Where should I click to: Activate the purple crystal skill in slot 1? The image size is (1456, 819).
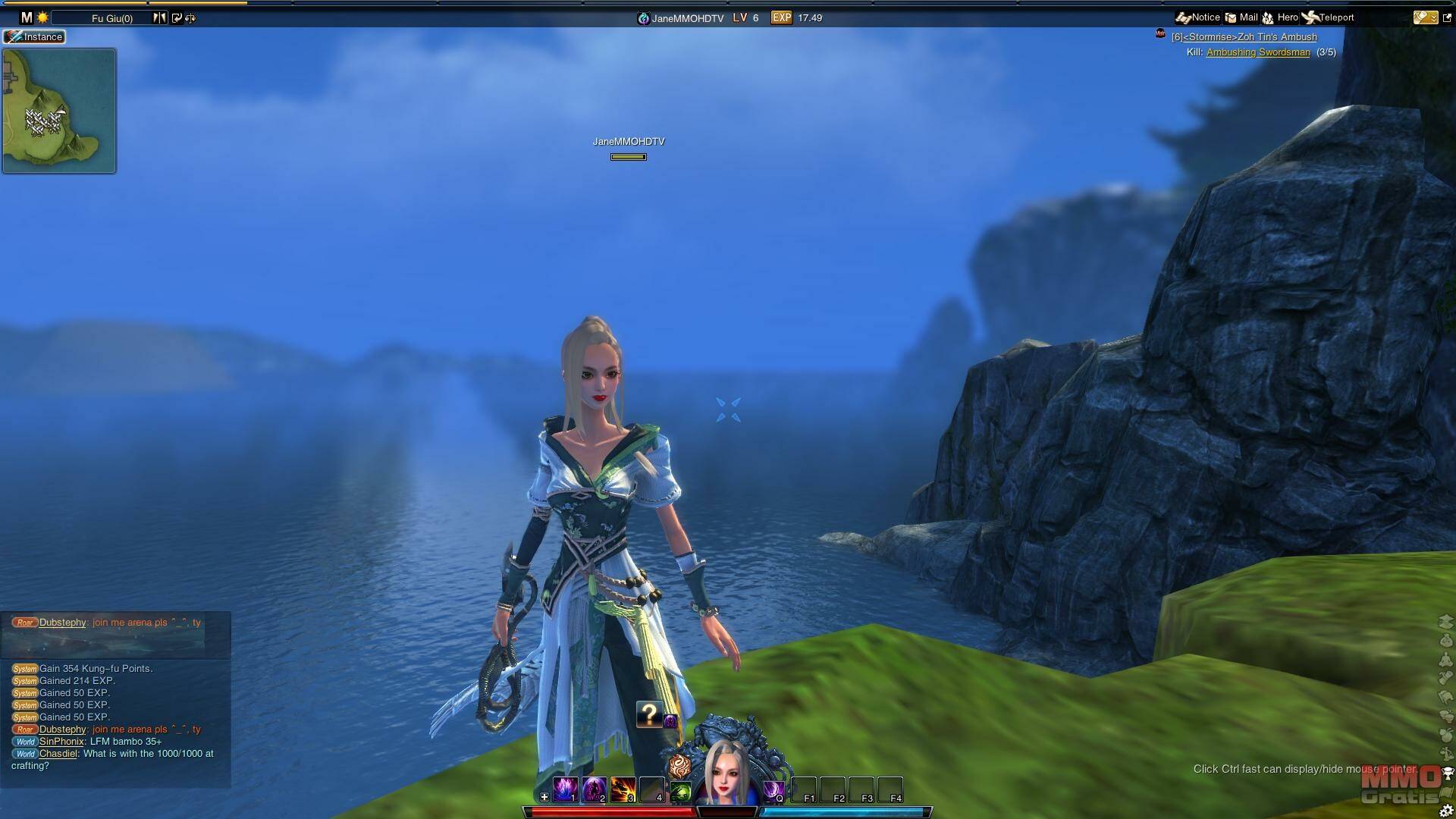click(x=565, y=789)
